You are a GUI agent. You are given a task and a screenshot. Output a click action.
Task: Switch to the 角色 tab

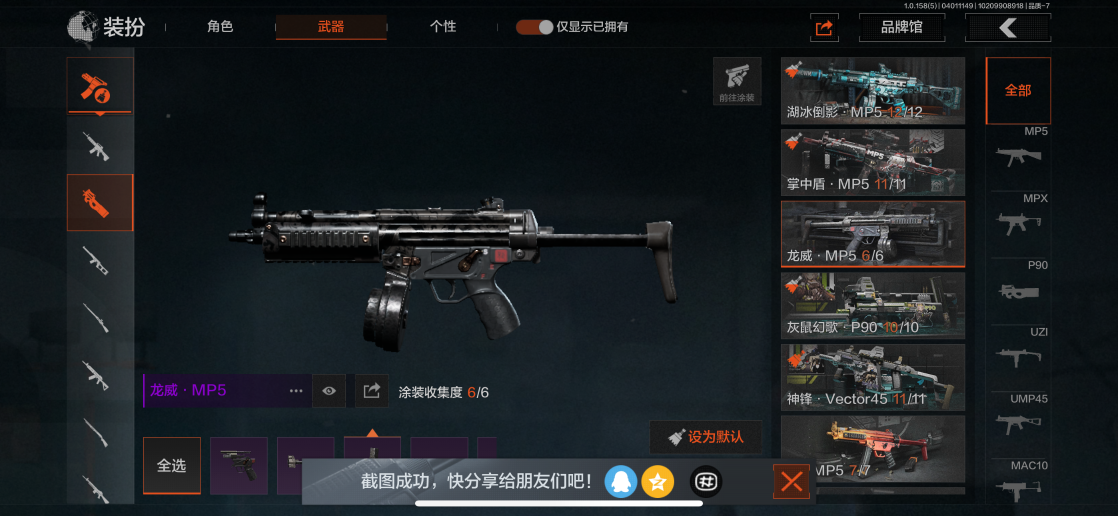(x=220, y=27)
